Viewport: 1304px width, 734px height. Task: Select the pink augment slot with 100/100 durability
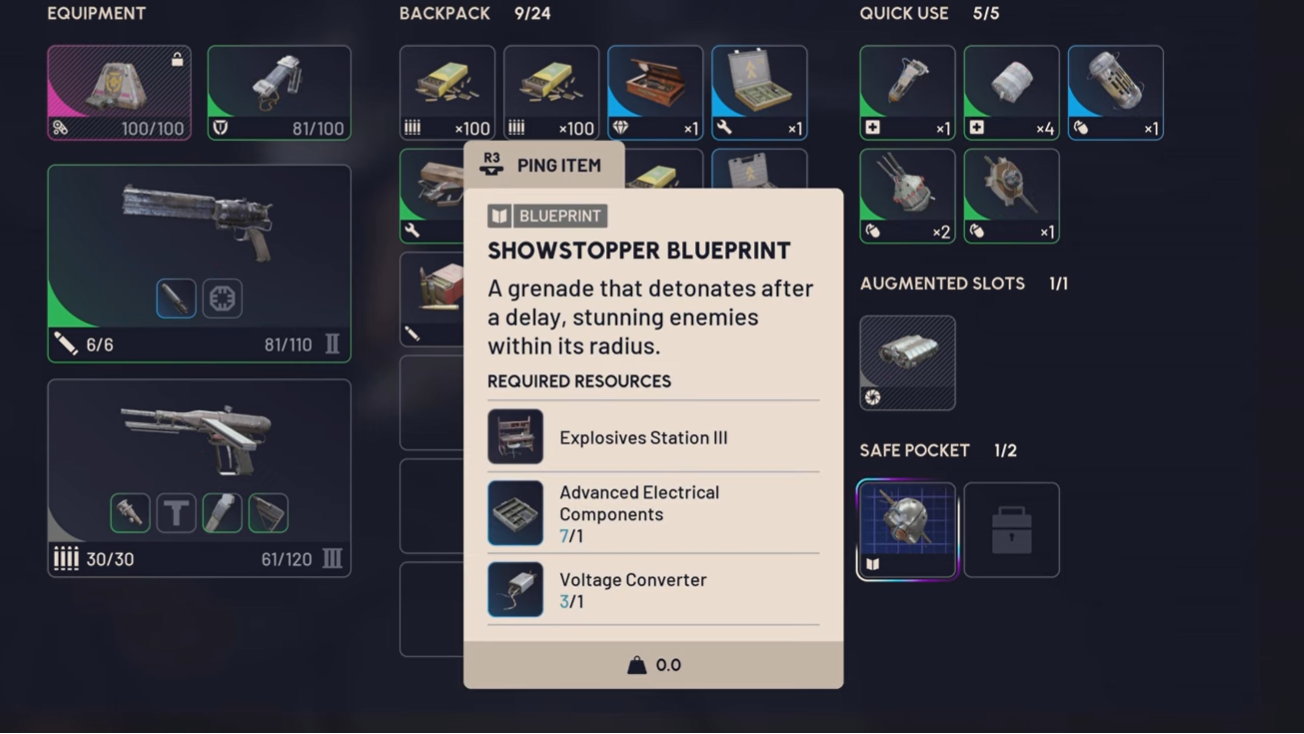pyautogui.click(x=119, y=92)
